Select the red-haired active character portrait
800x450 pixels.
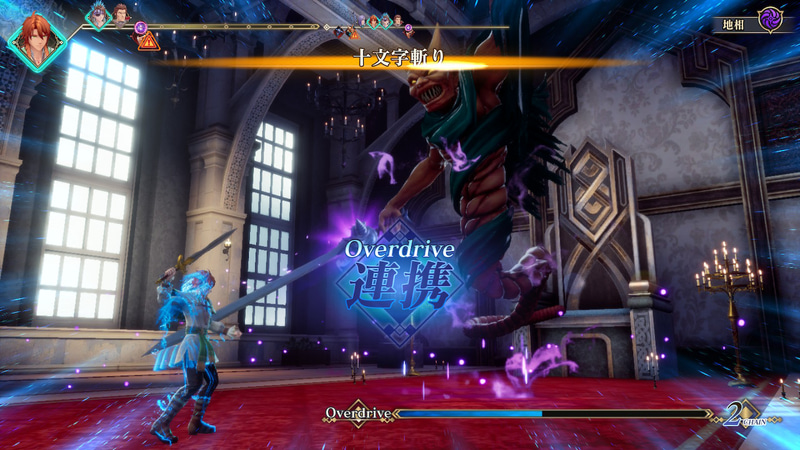pyautogui.click(x=37, y=40)
